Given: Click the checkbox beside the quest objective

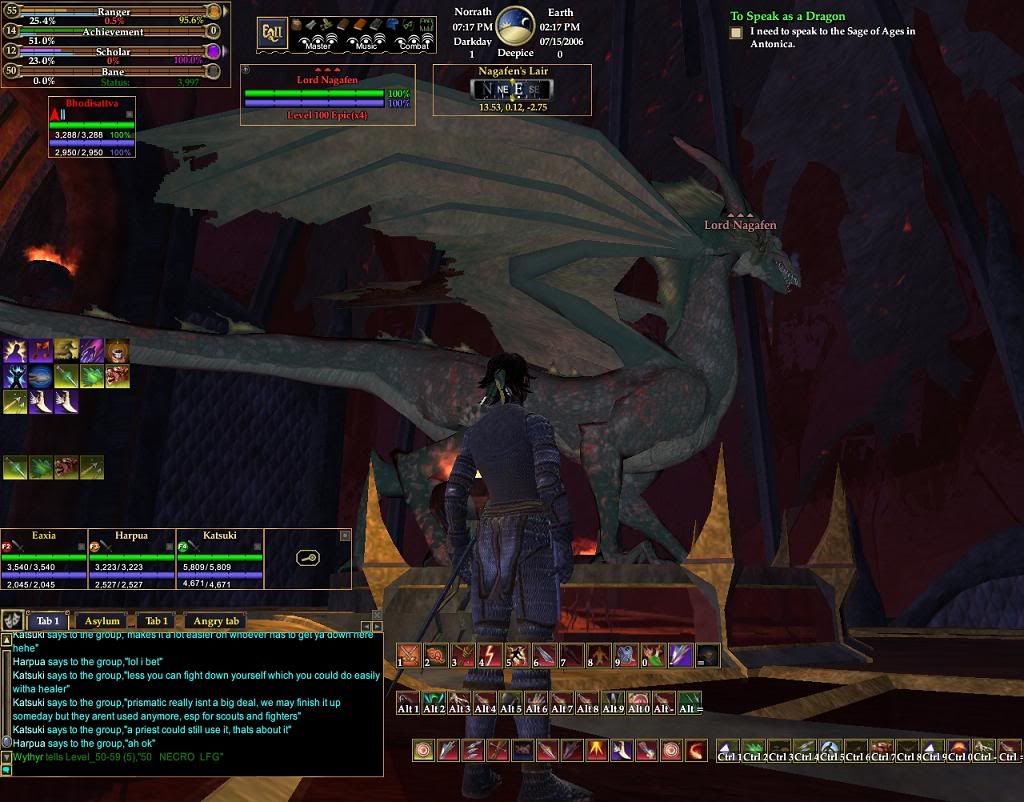Looking at the screenshot, I should [x=736, y=33].
